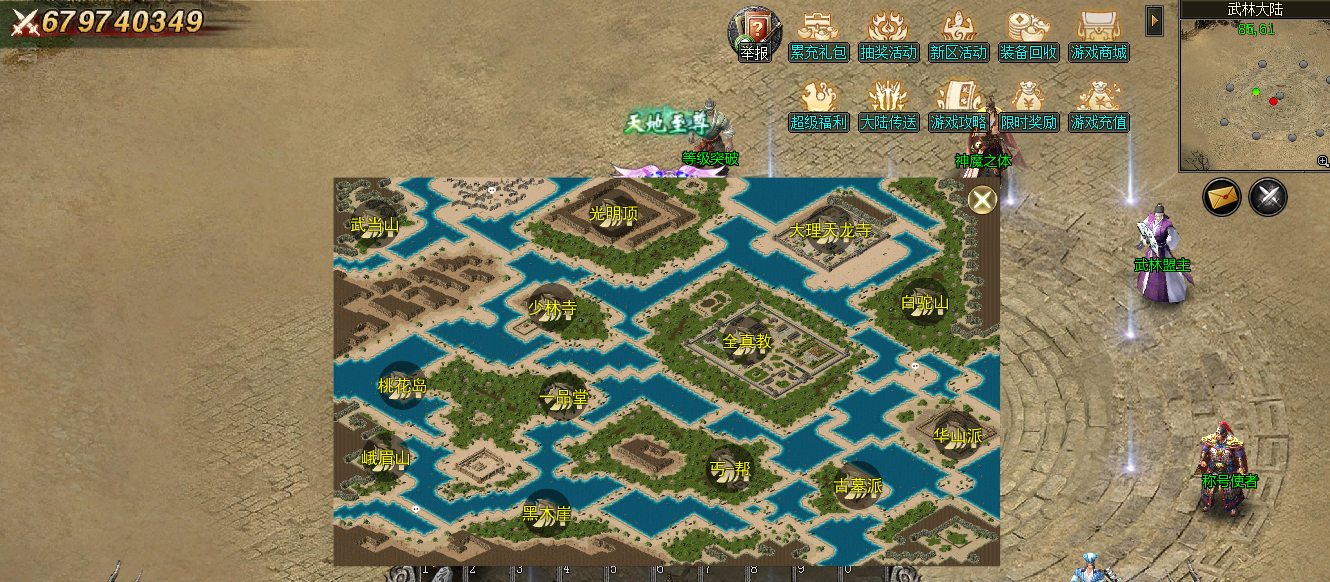The image size is (1330, 582).
Task: Select 桃花岛 map destination
Action: pos(402,386)
